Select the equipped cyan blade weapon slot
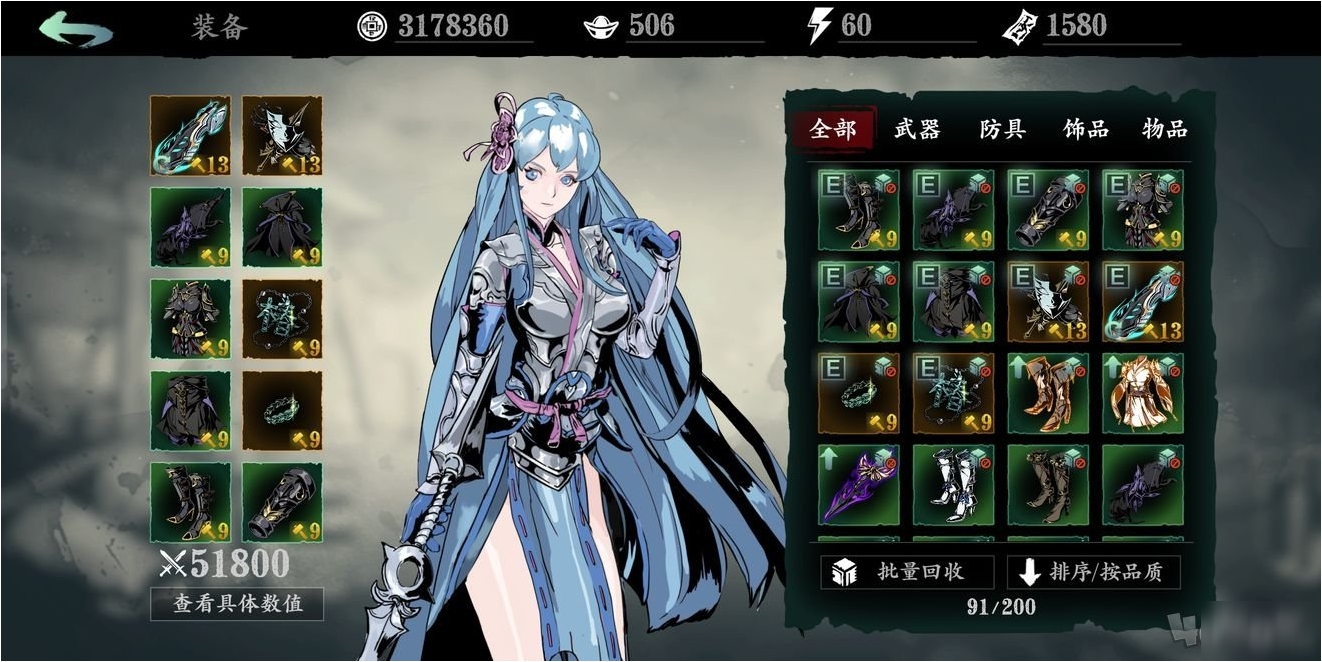The height and width of the screenshot is (662, 1322). [x=191, y=135]
